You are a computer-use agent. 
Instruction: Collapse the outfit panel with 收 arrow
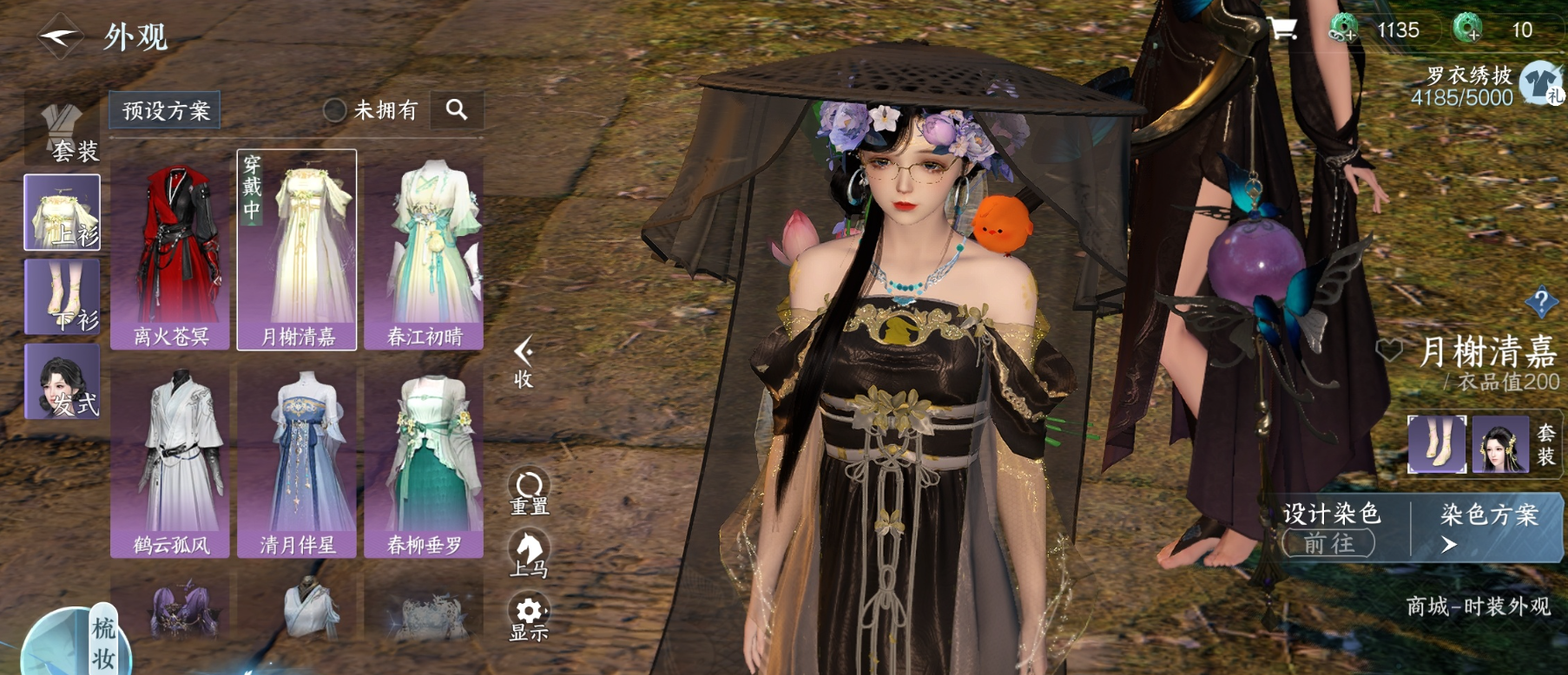(524, 362)
